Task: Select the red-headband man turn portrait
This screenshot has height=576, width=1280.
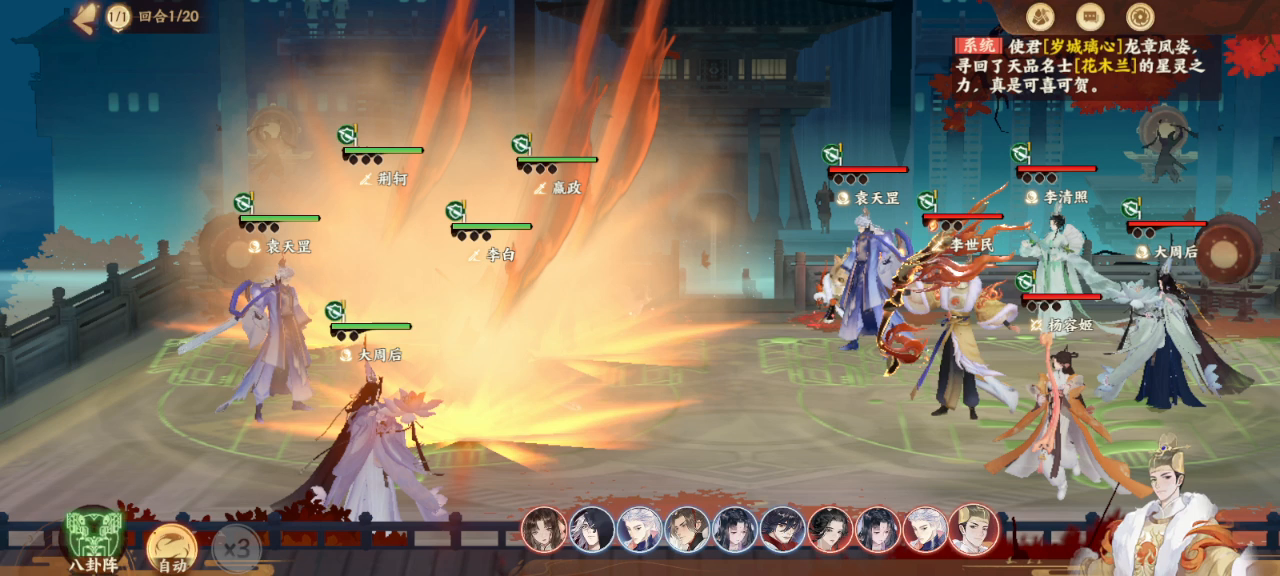Action: tap(688, 530)
